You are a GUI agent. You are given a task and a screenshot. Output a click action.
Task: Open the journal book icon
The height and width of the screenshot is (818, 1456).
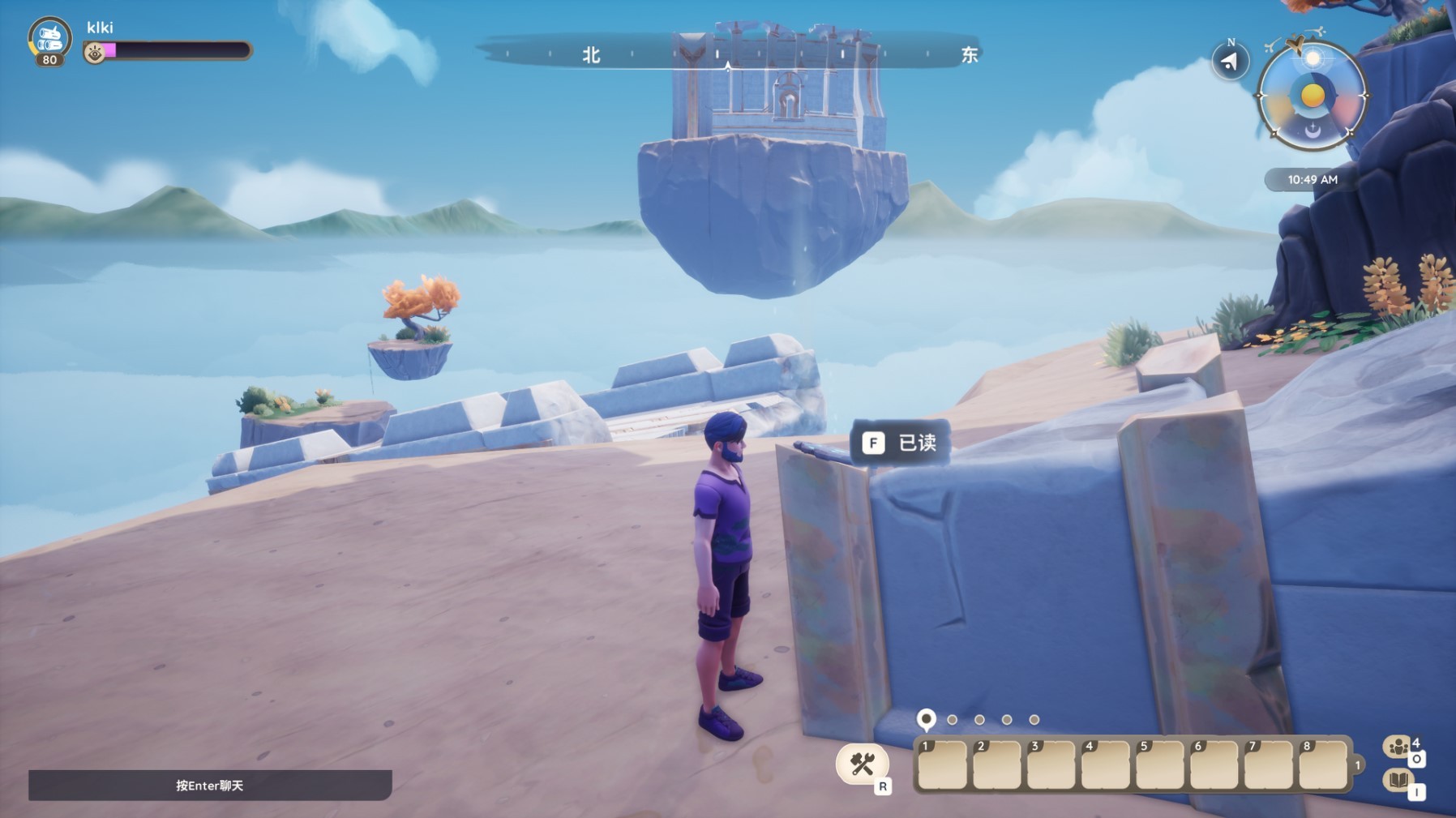click(1398, 780)
